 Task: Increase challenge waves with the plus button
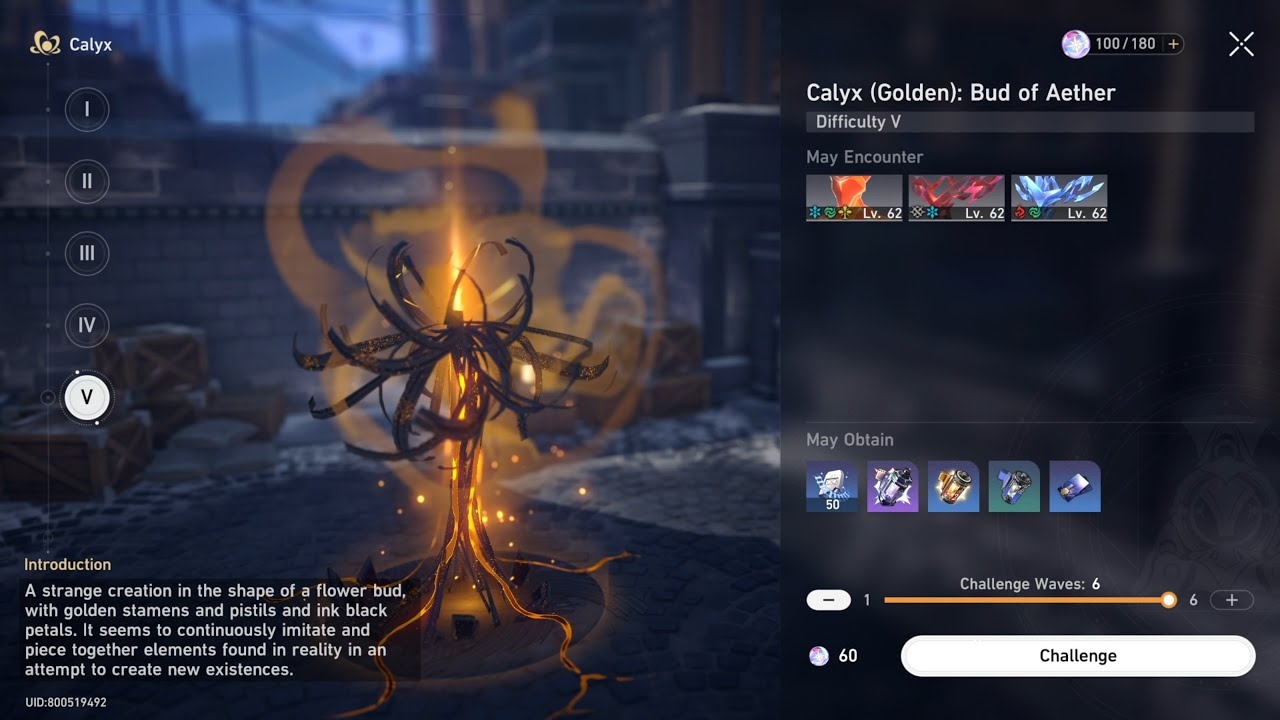click(1231, 600)
